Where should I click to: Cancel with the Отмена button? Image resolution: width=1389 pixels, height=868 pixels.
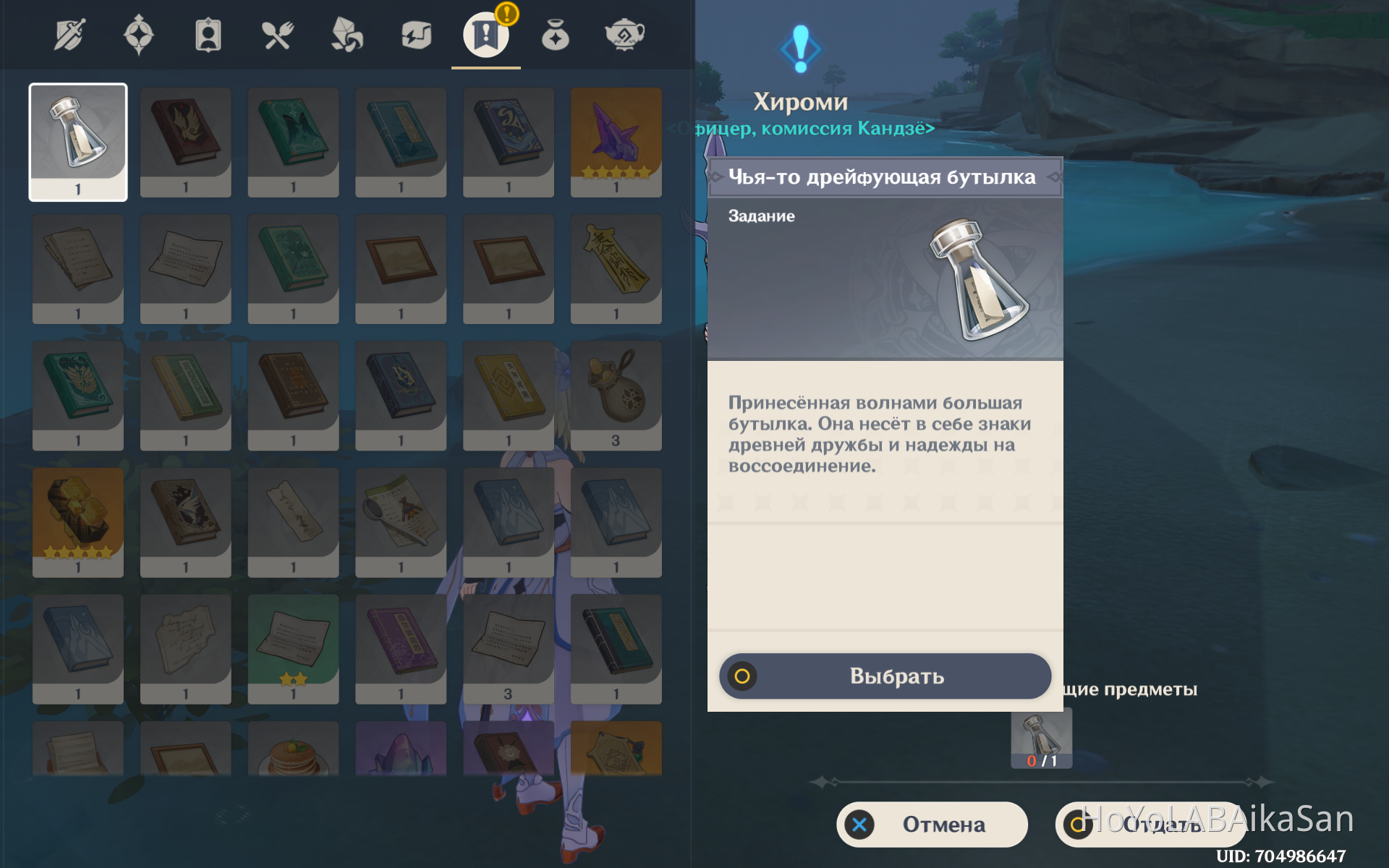pos(932,825)
